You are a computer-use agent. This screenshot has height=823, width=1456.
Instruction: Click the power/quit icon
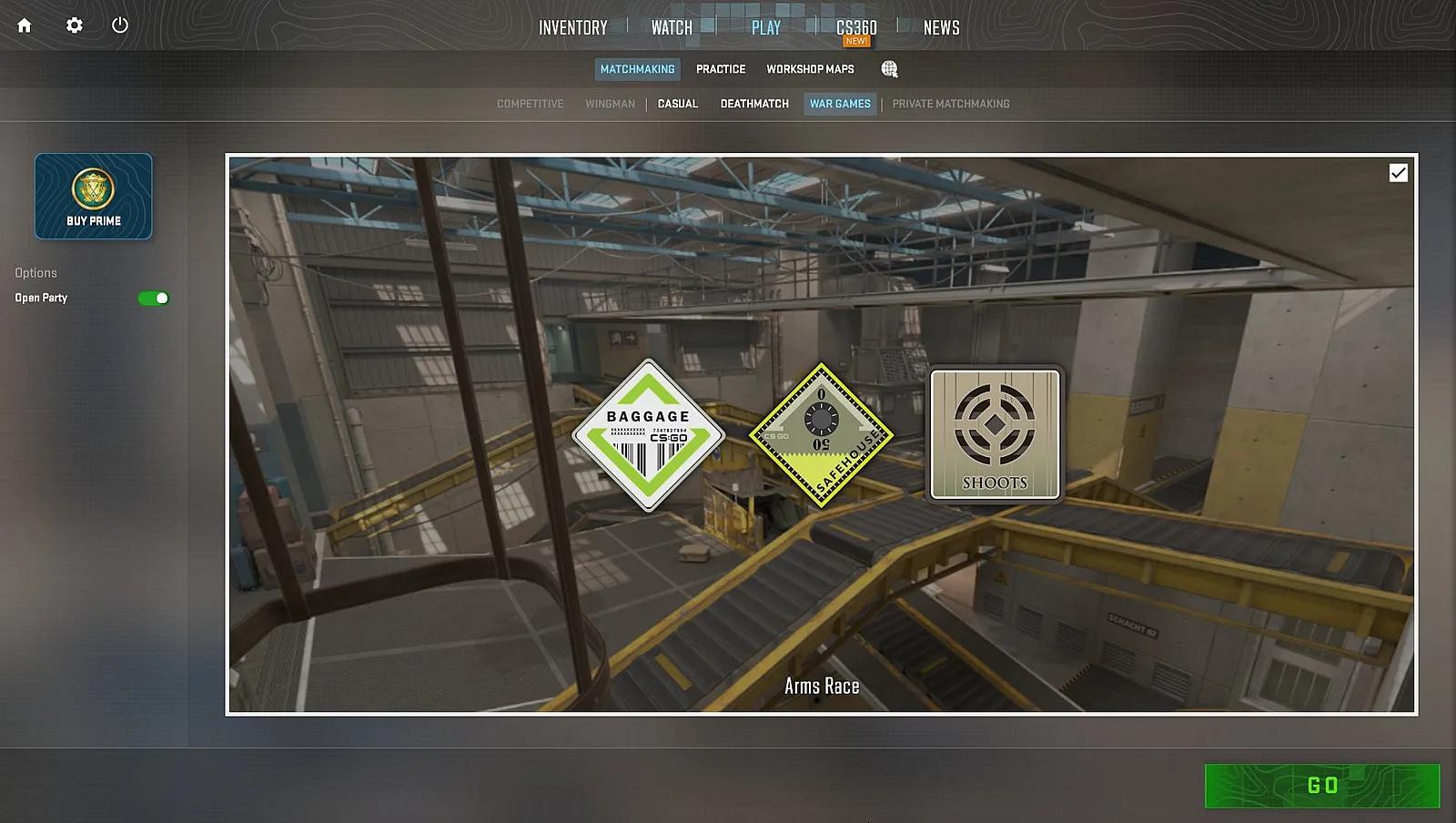119,25
